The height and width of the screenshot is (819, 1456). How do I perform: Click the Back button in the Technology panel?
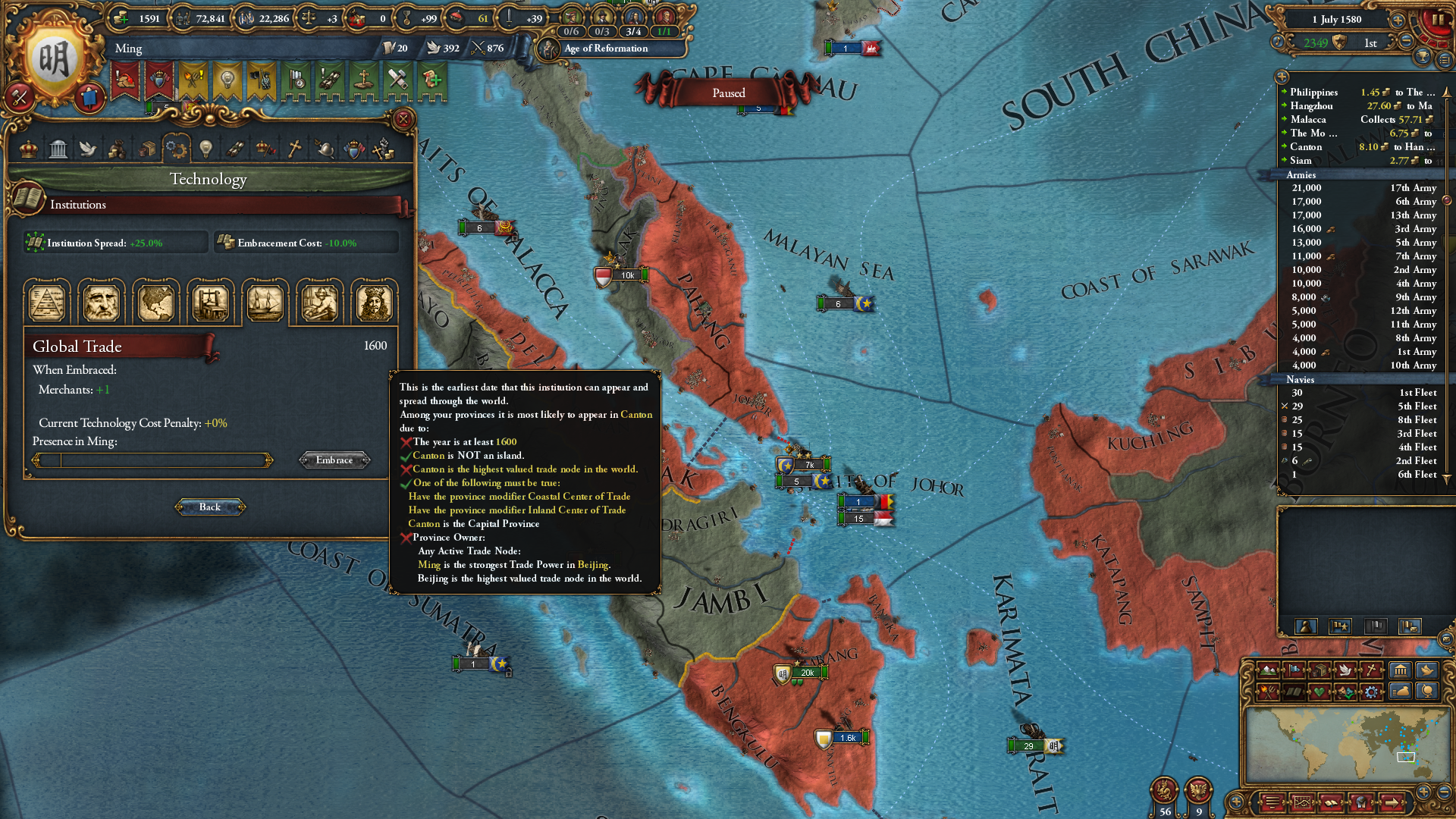[x=209, y=507]
